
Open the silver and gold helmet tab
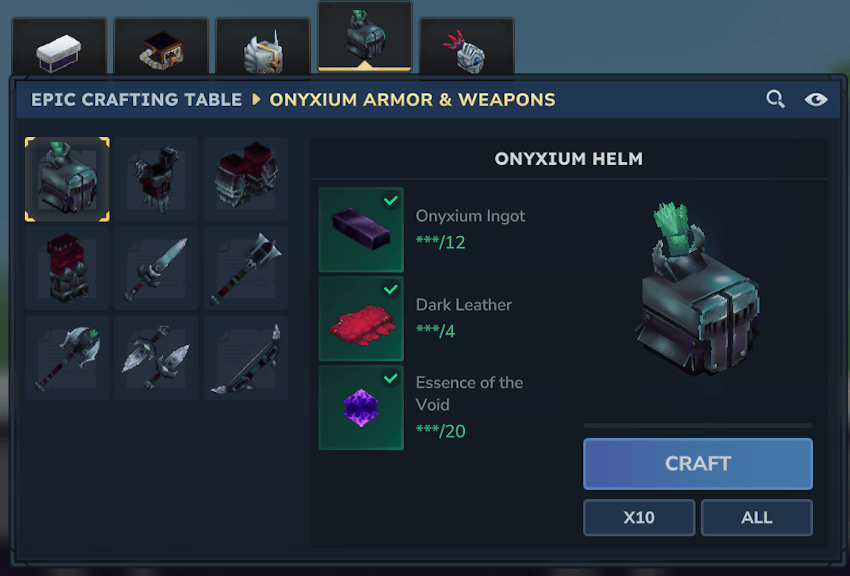pos(263,50)
